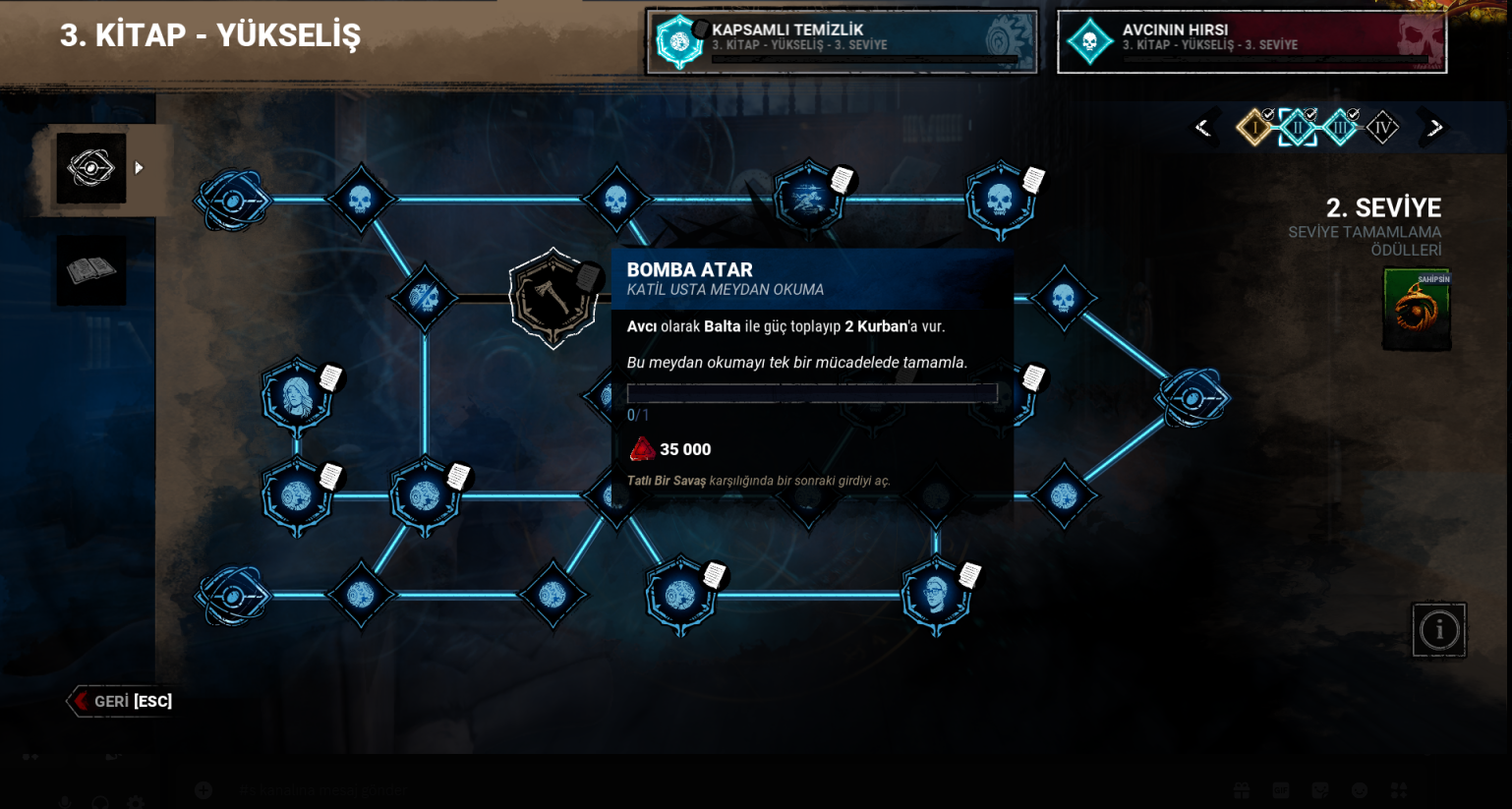Select the Level II diamond tab
This screenshot has width=1512, height=809.
point(1298,128)
